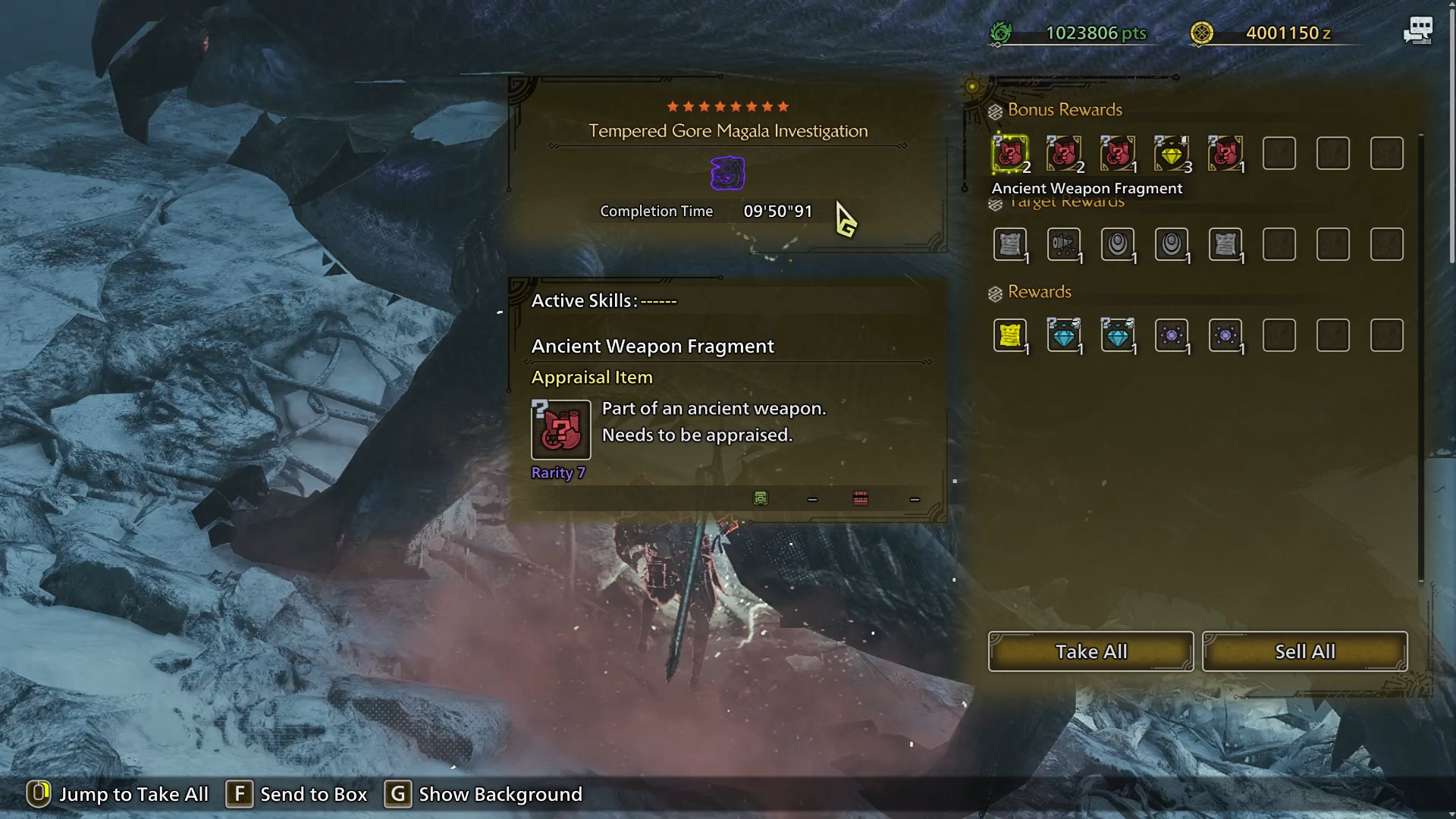
Task: Open the chat icon in the top-right corner
Action: pos(1417,31)
